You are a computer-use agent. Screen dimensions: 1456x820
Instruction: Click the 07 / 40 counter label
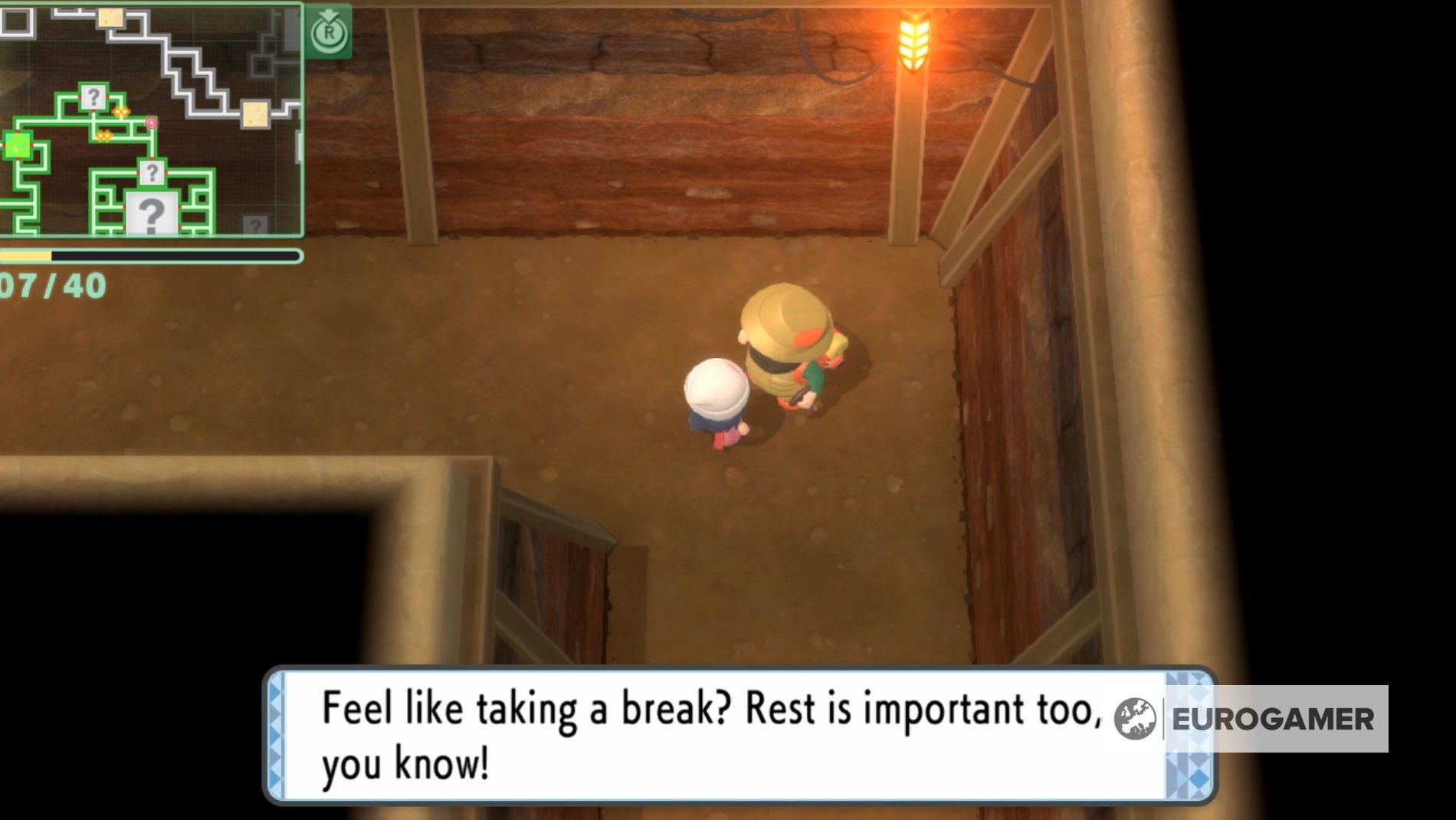pos(50,284)
